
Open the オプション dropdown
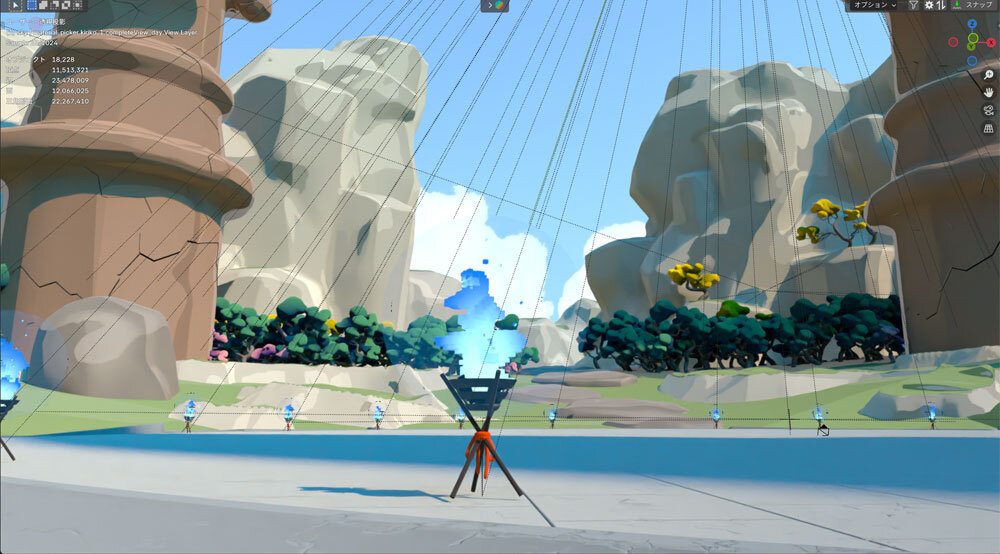click(x=874, y=5)
